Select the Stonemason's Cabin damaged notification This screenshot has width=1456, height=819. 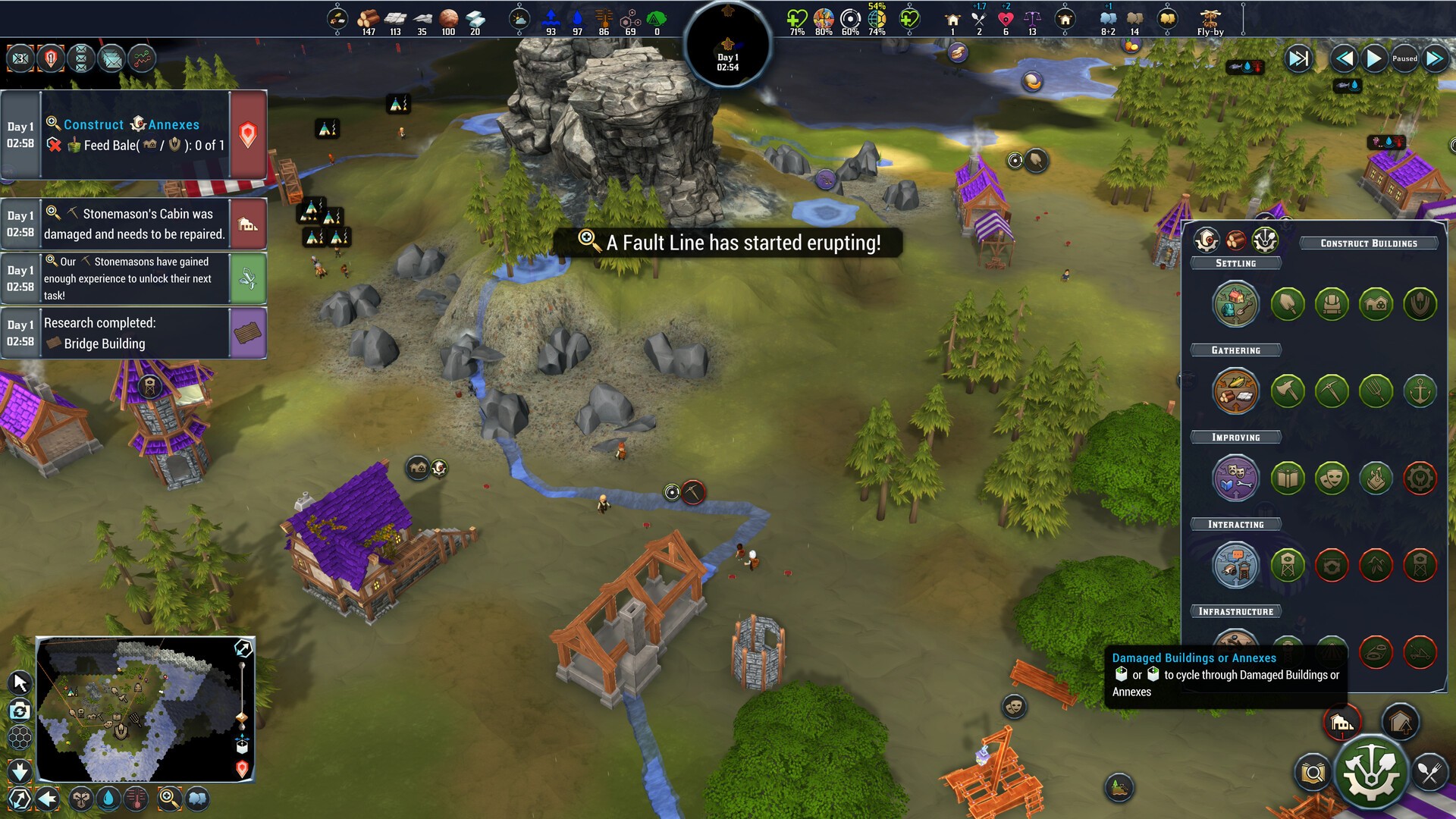[x=134, y=224]
